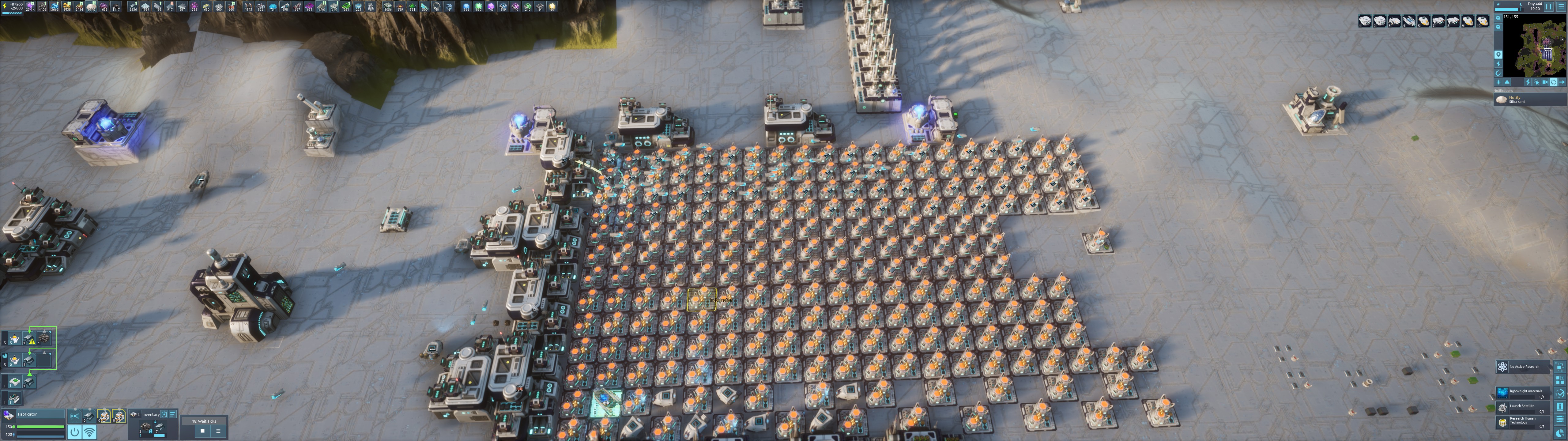
Task: Click the Inventory sort button
Action: [x=173, y=414]
